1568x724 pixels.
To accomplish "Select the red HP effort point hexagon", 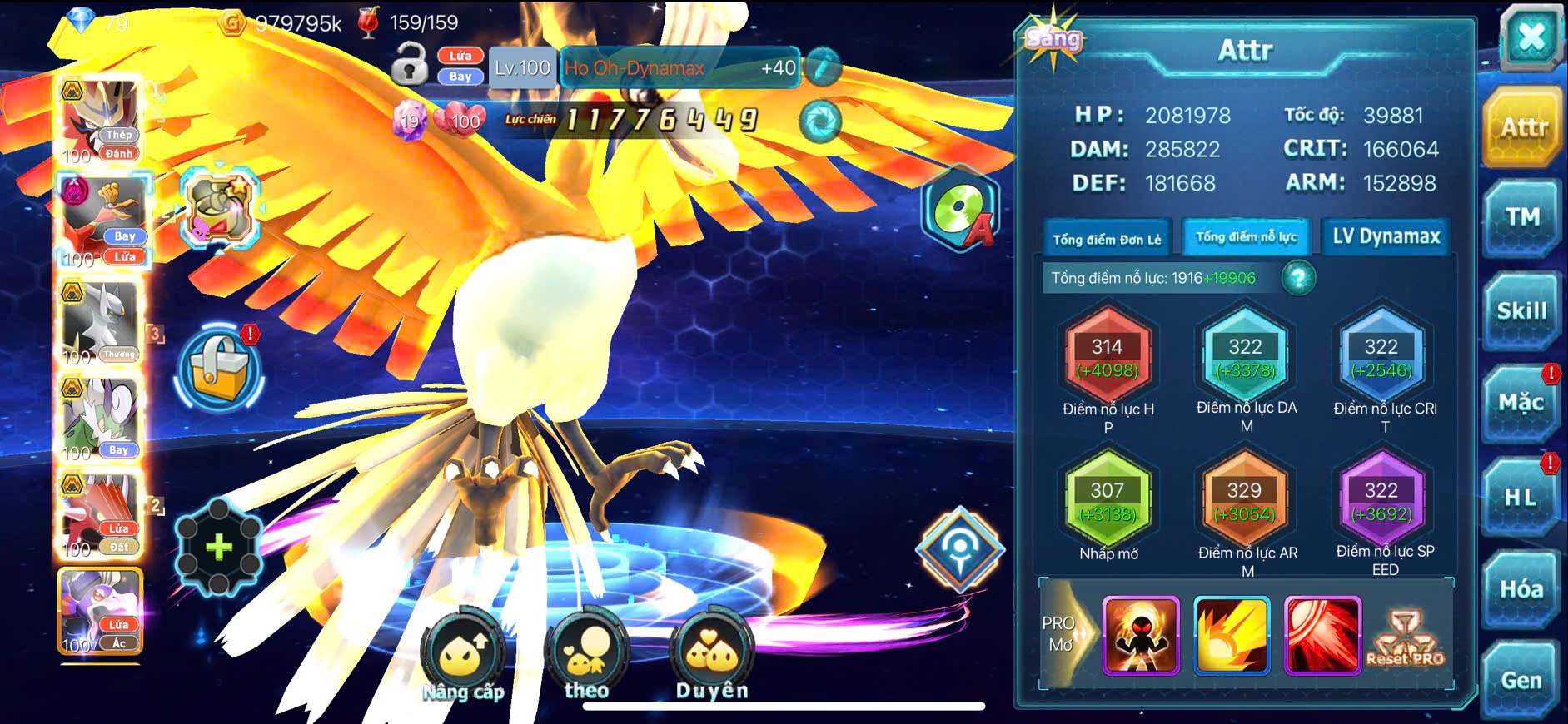I will click(1108, 358).
